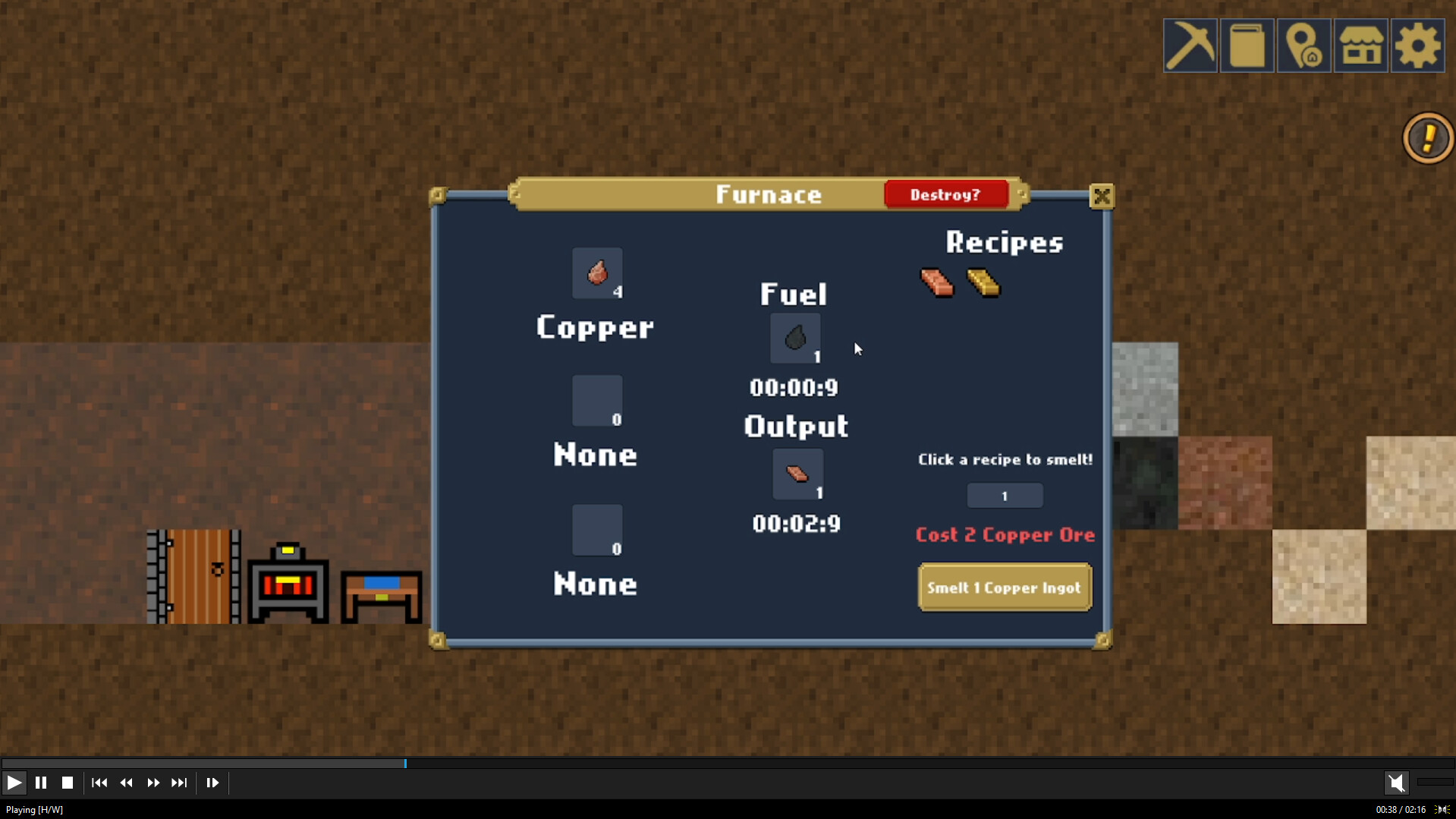Open the inventory bag icon
The height and width of the screenshot is (819, 1456).
point(1247,46)
